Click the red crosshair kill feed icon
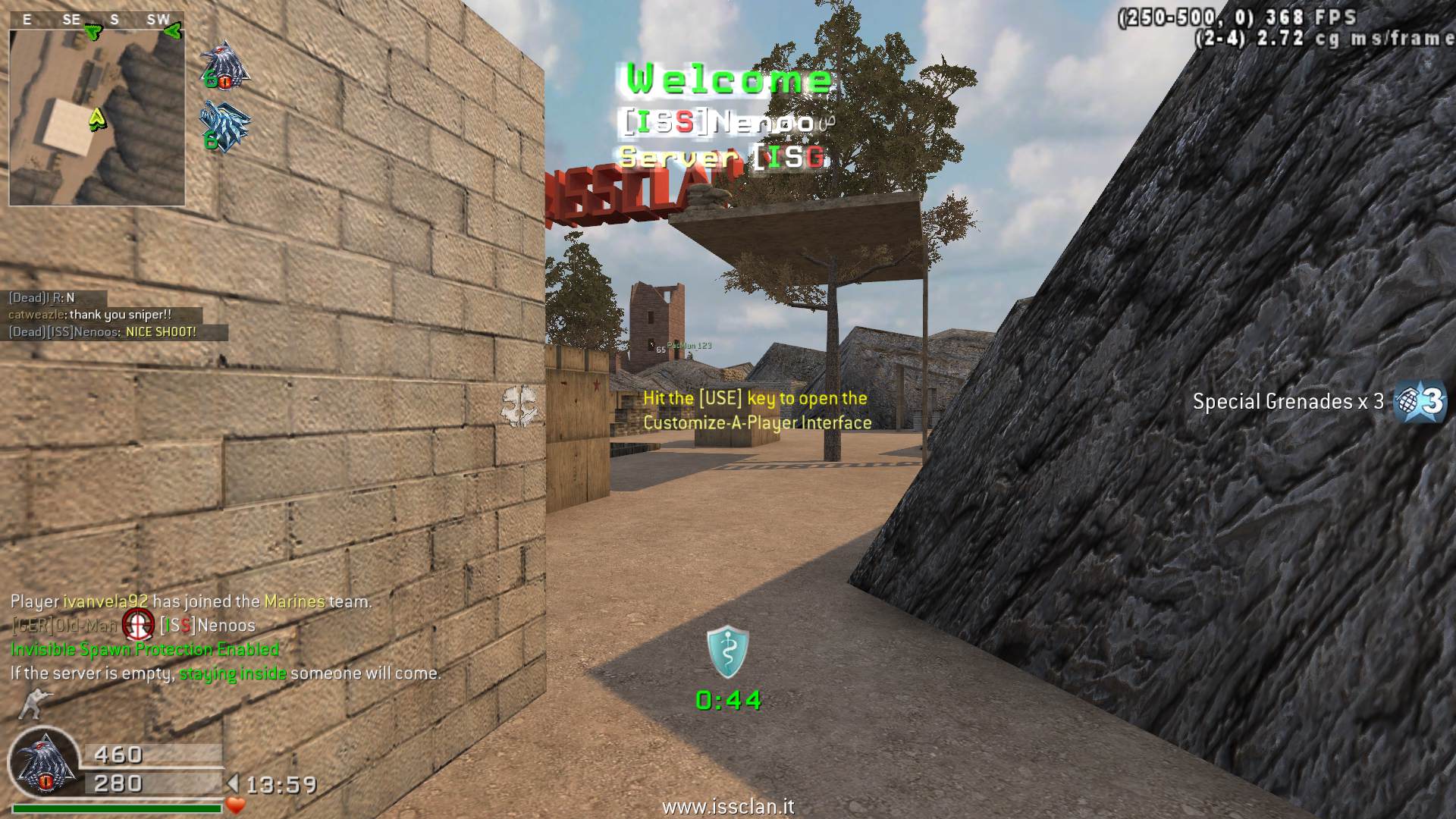Screen dimensions: 1456x819 pos(138,625)
